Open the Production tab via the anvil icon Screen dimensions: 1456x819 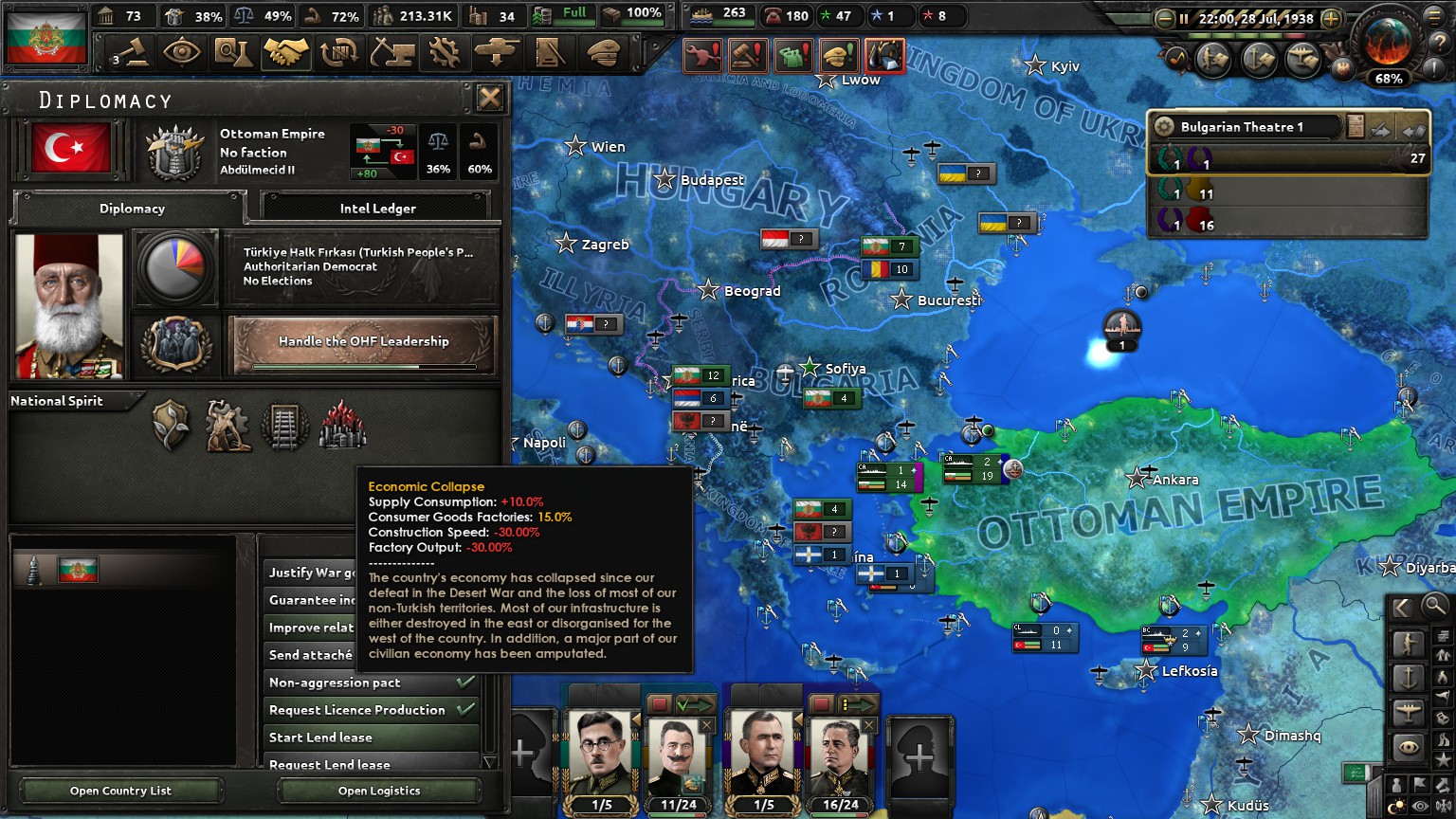coord(391,52)
